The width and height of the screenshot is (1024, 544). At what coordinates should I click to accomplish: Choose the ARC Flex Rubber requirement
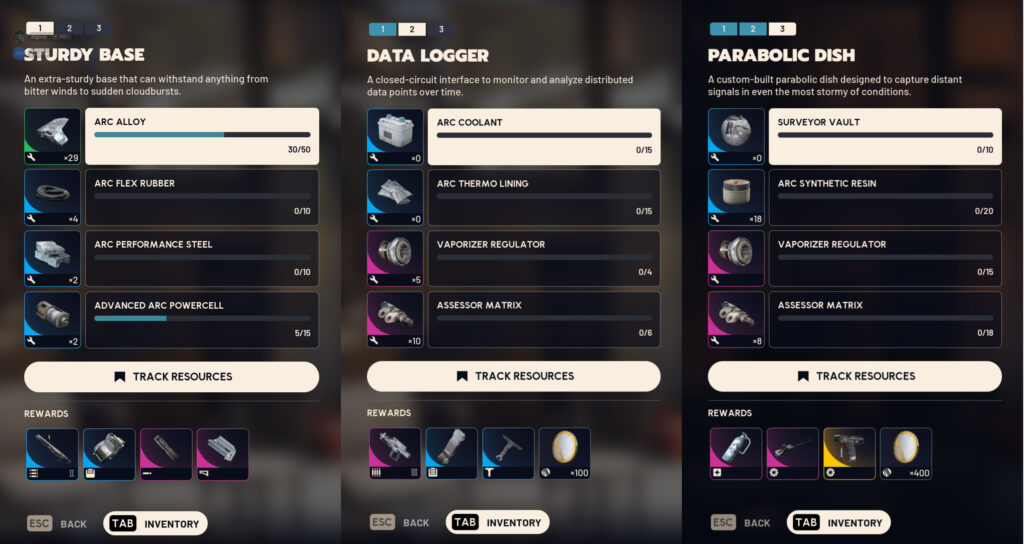tap(202, 197)
